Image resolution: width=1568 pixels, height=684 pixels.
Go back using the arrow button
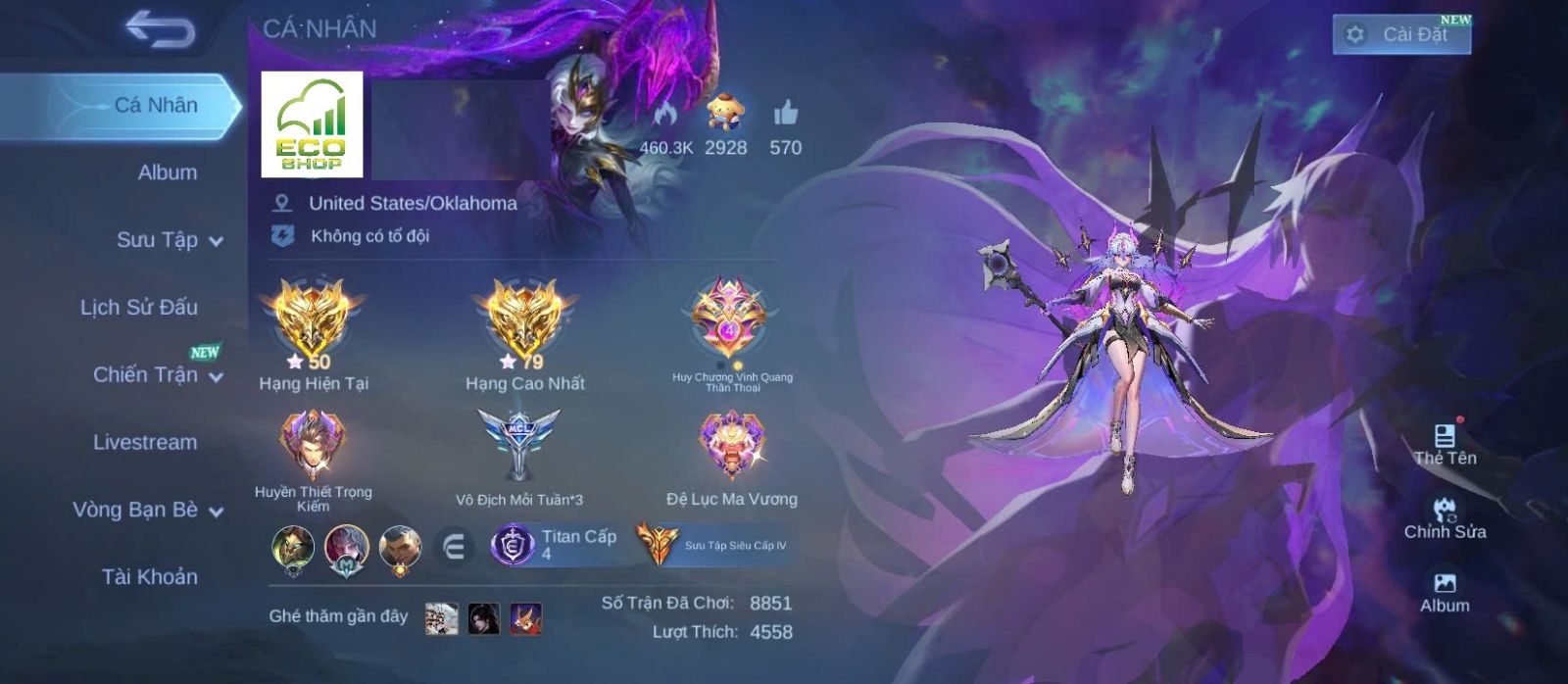(161, 29)
